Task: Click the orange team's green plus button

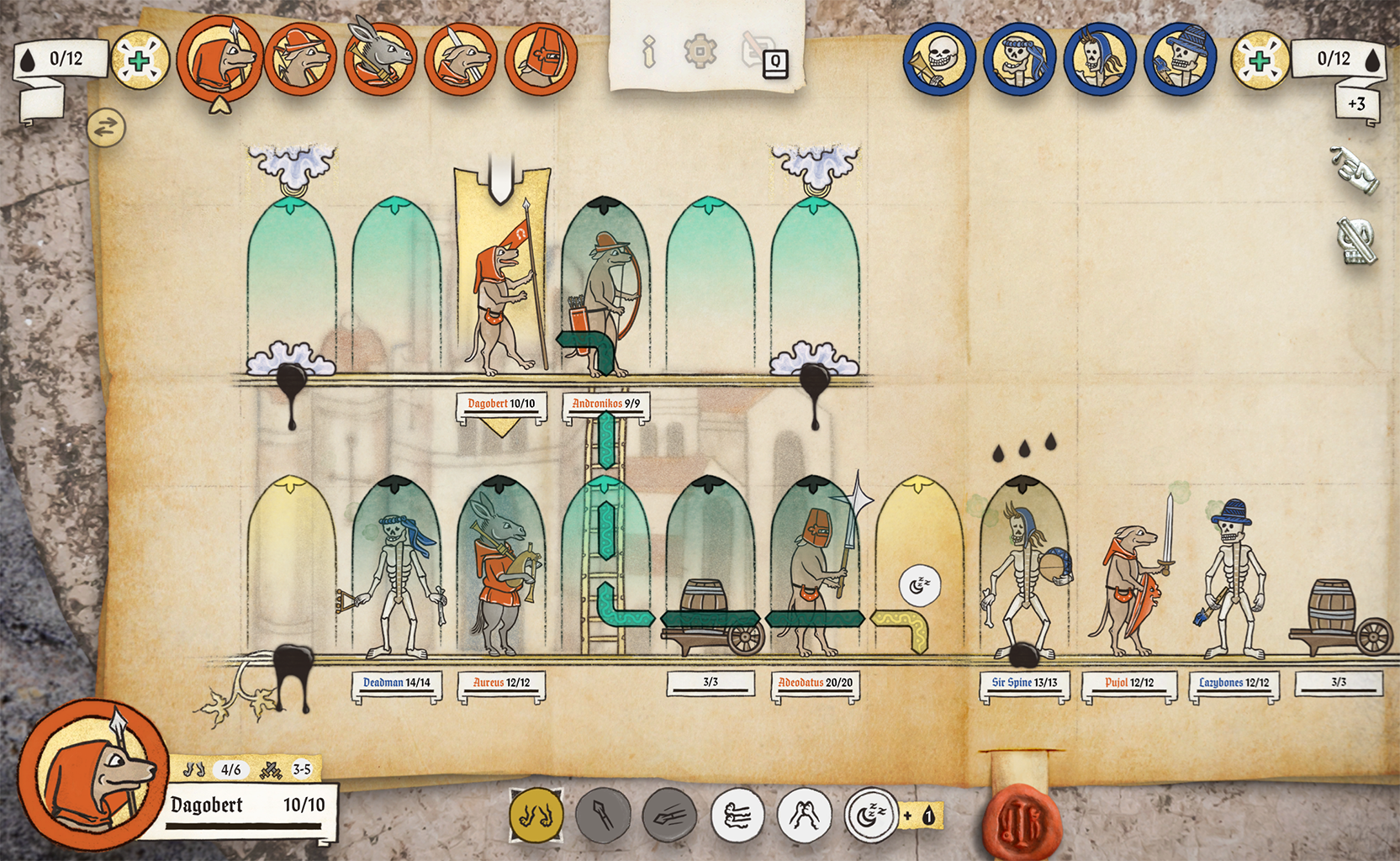Action: point(140,61)
